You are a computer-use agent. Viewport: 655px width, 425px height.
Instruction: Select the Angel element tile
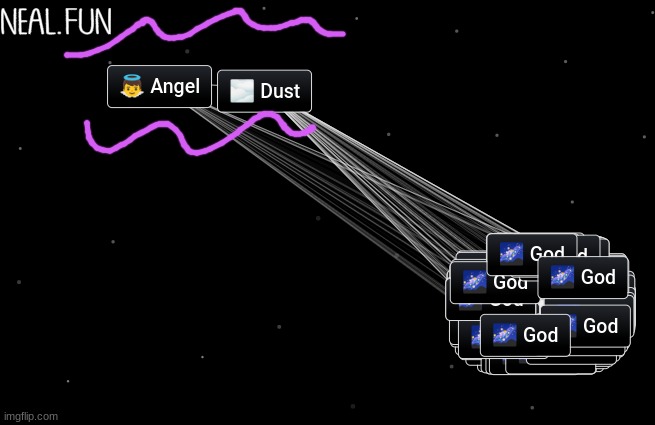pyautogui.click(x=160, y=87)
